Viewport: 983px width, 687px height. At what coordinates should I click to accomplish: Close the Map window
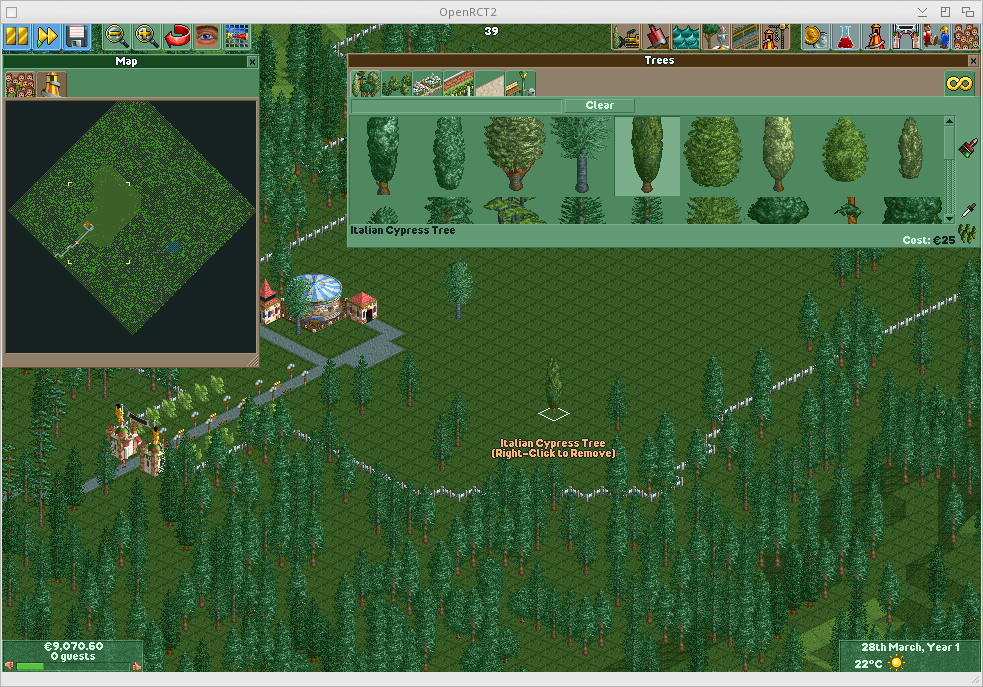tap(252, 62)
